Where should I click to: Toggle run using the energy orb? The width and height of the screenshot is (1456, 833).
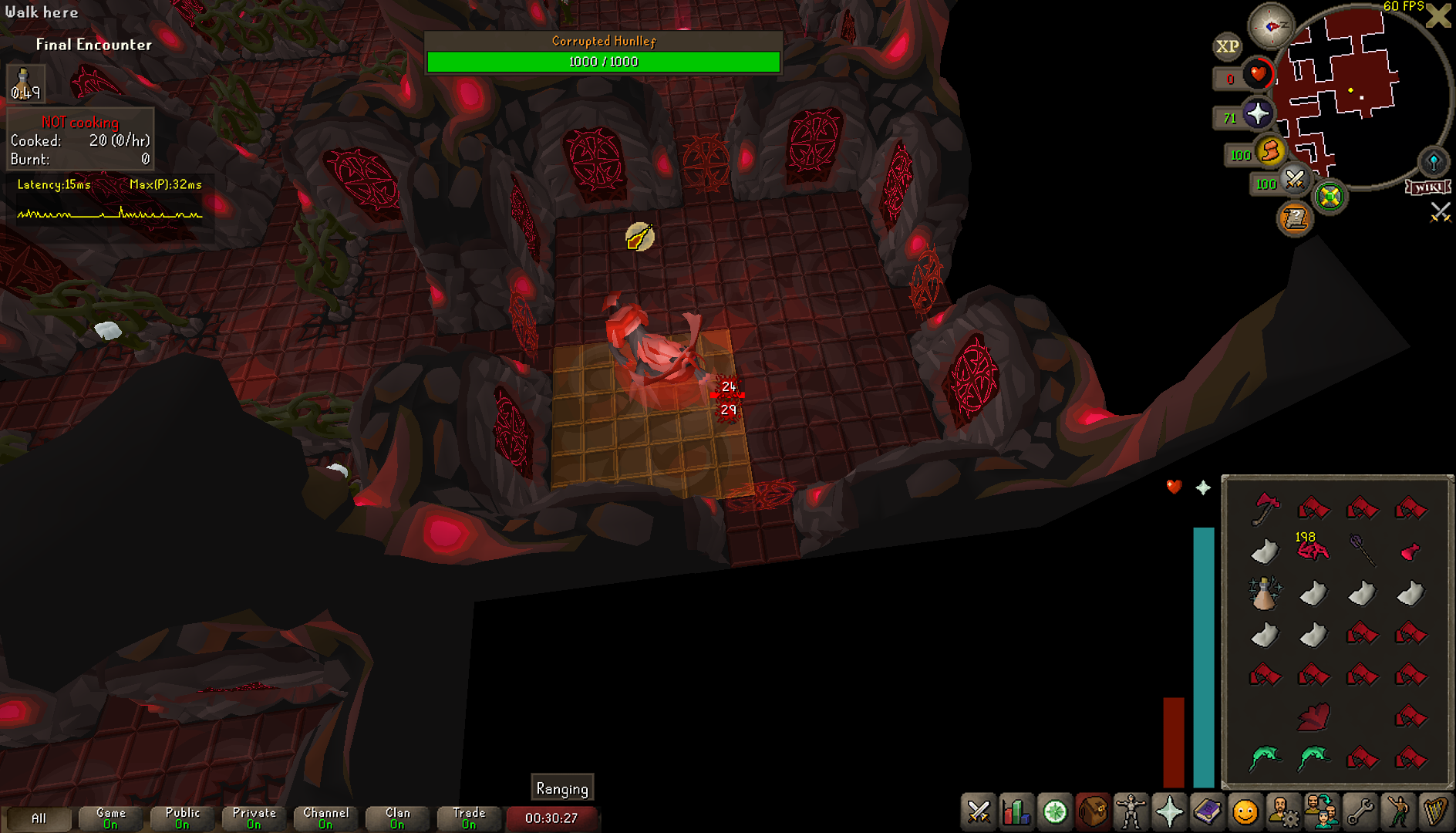[x=1269, y=150]
